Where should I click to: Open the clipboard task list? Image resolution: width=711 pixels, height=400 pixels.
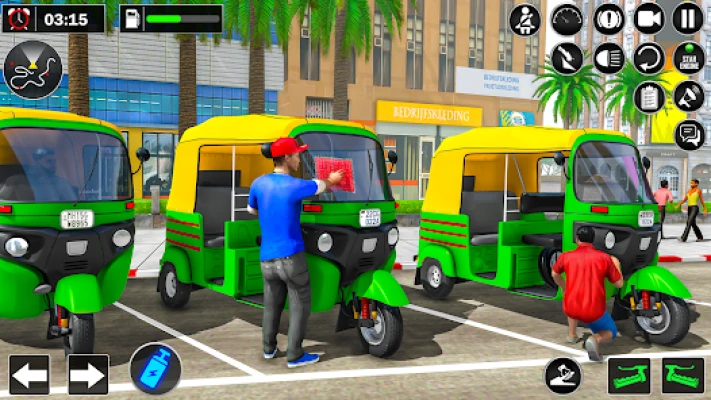[649, 97]
